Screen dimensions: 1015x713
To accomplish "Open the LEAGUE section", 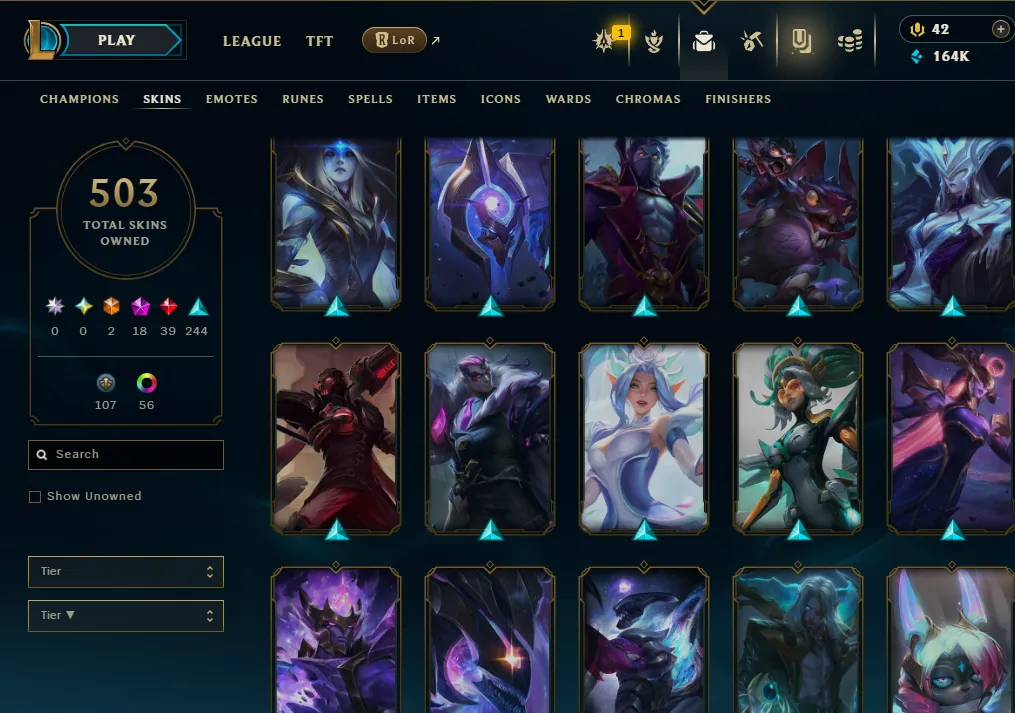I will [252, 41].
